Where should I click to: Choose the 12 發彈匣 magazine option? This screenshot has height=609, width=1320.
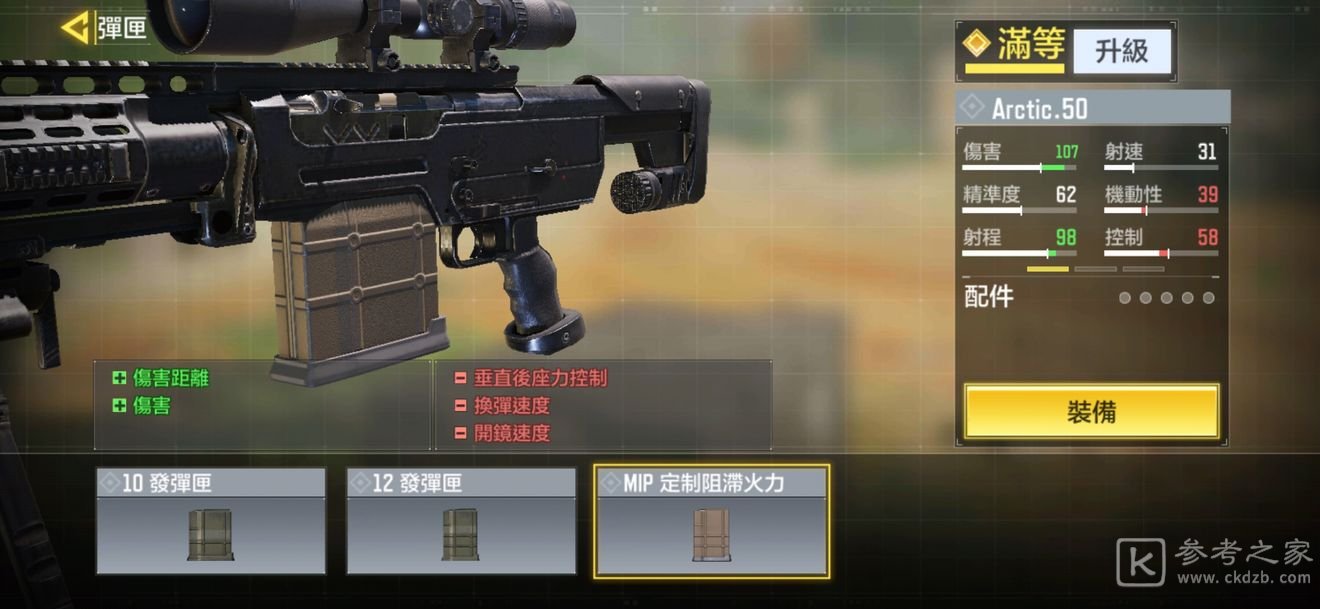[x=461, y=521]
